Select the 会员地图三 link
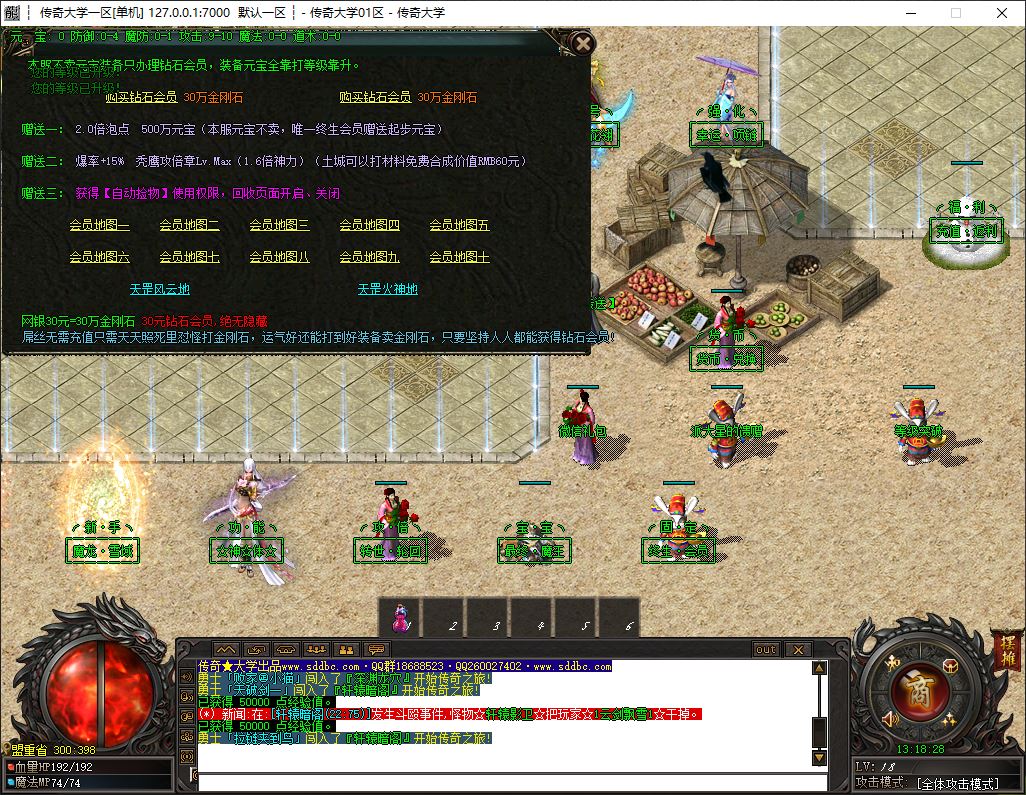This screenshot has height=795, width=1026. point(279,225)
